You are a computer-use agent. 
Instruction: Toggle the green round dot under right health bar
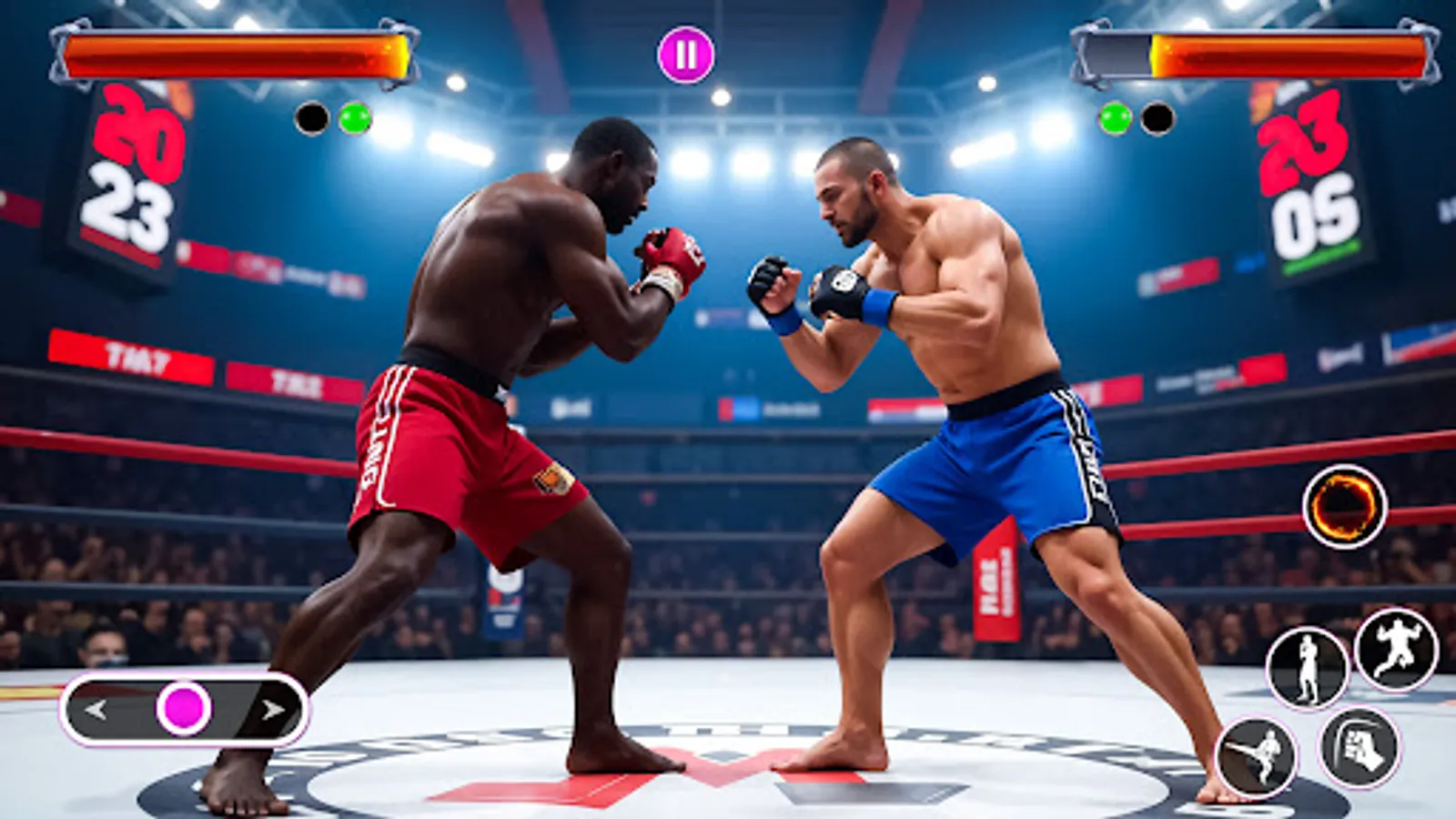[1112, 116]
